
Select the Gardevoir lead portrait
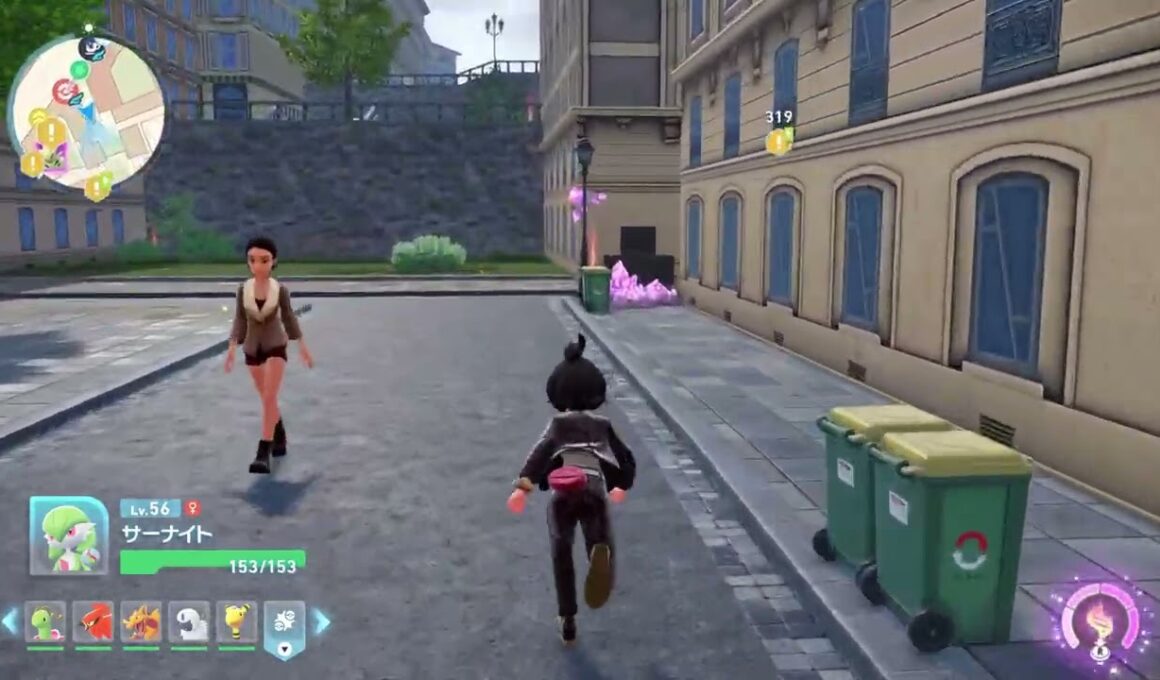click(x=69, y=536)
